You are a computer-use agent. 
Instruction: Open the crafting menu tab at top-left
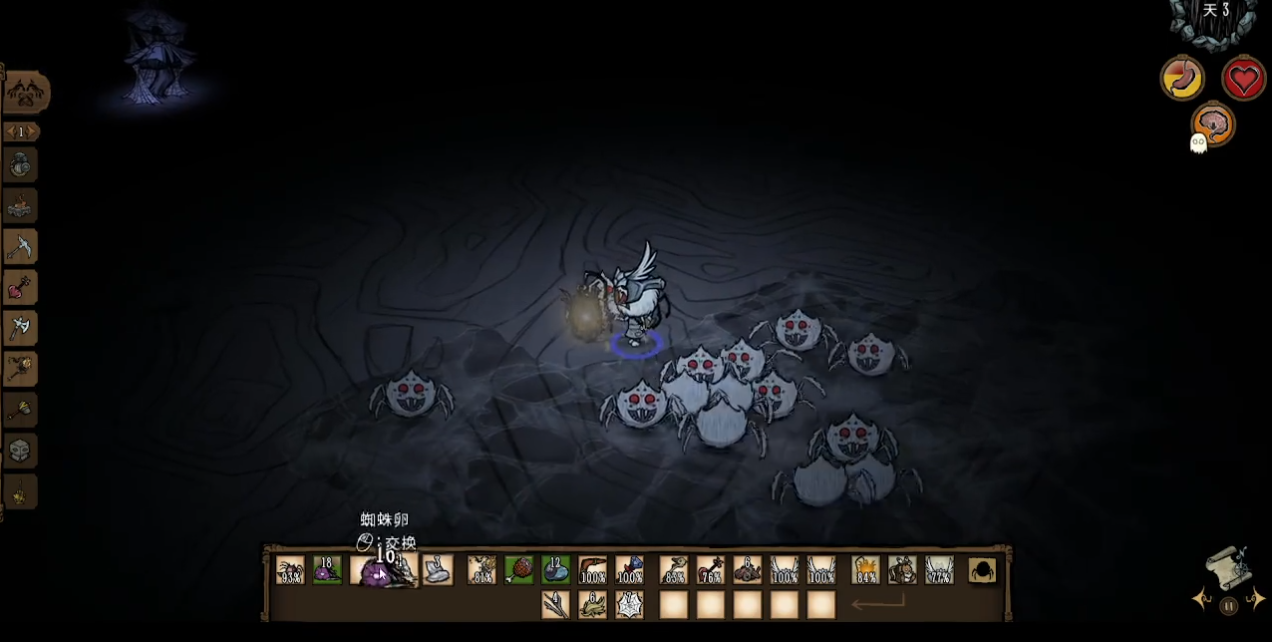[x=26, y=93]
